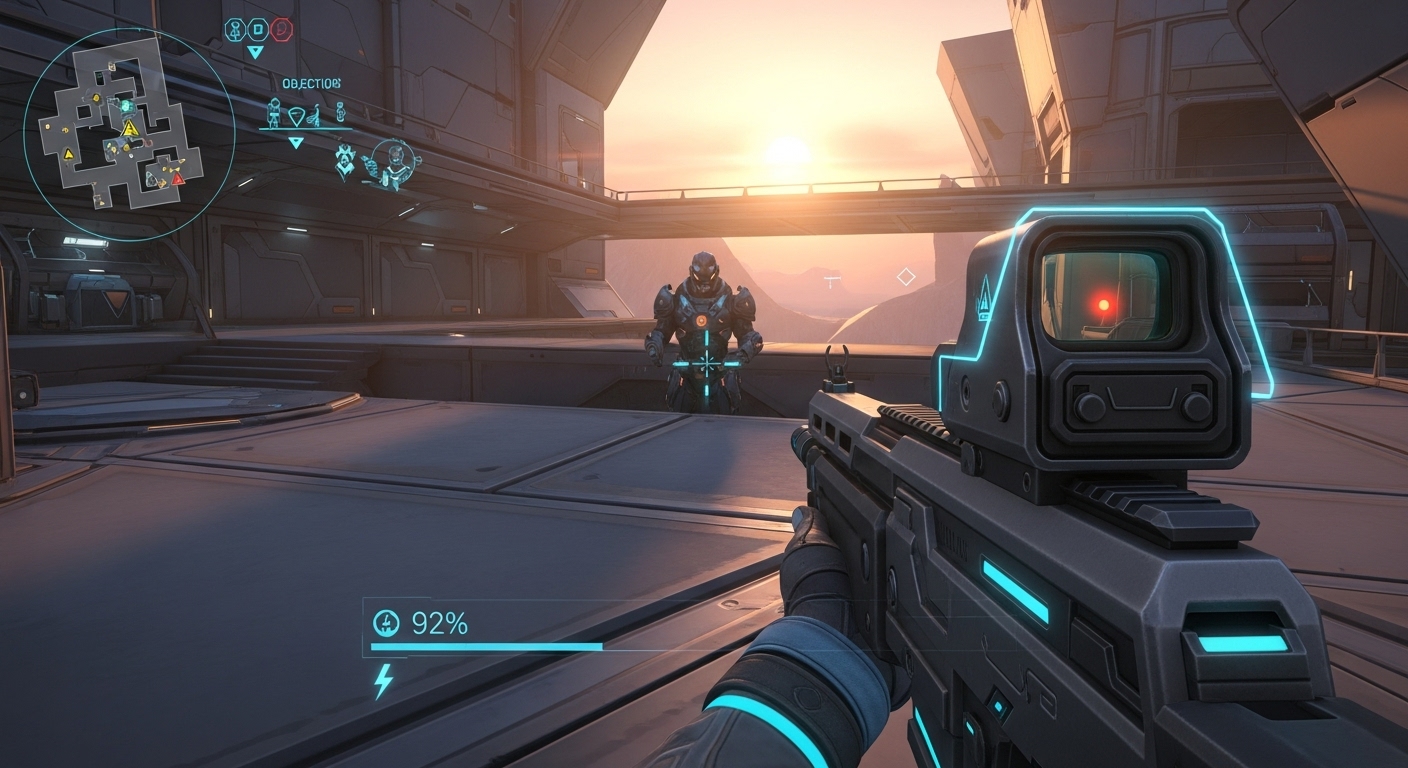
Task: Click the rank emblem beside the portrait
Action: 345,161
